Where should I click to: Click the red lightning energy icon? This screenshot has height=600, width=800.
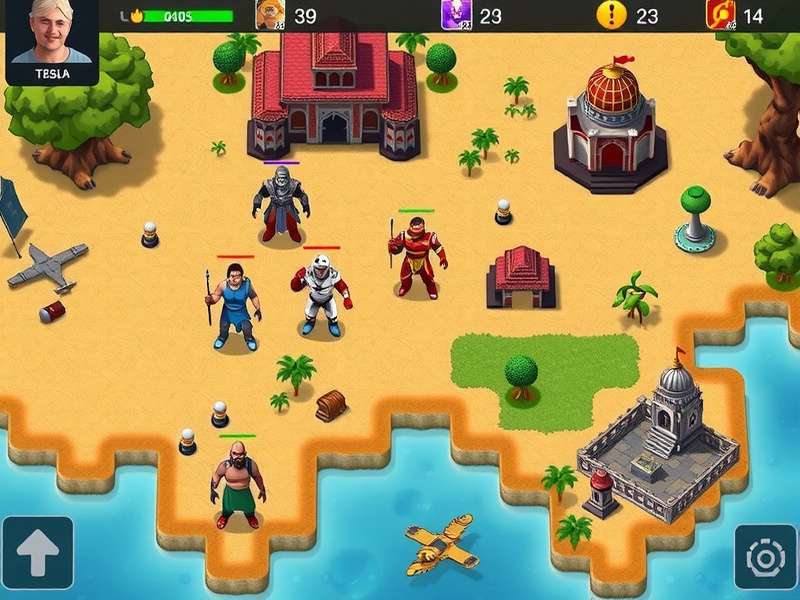coord(720,15)
